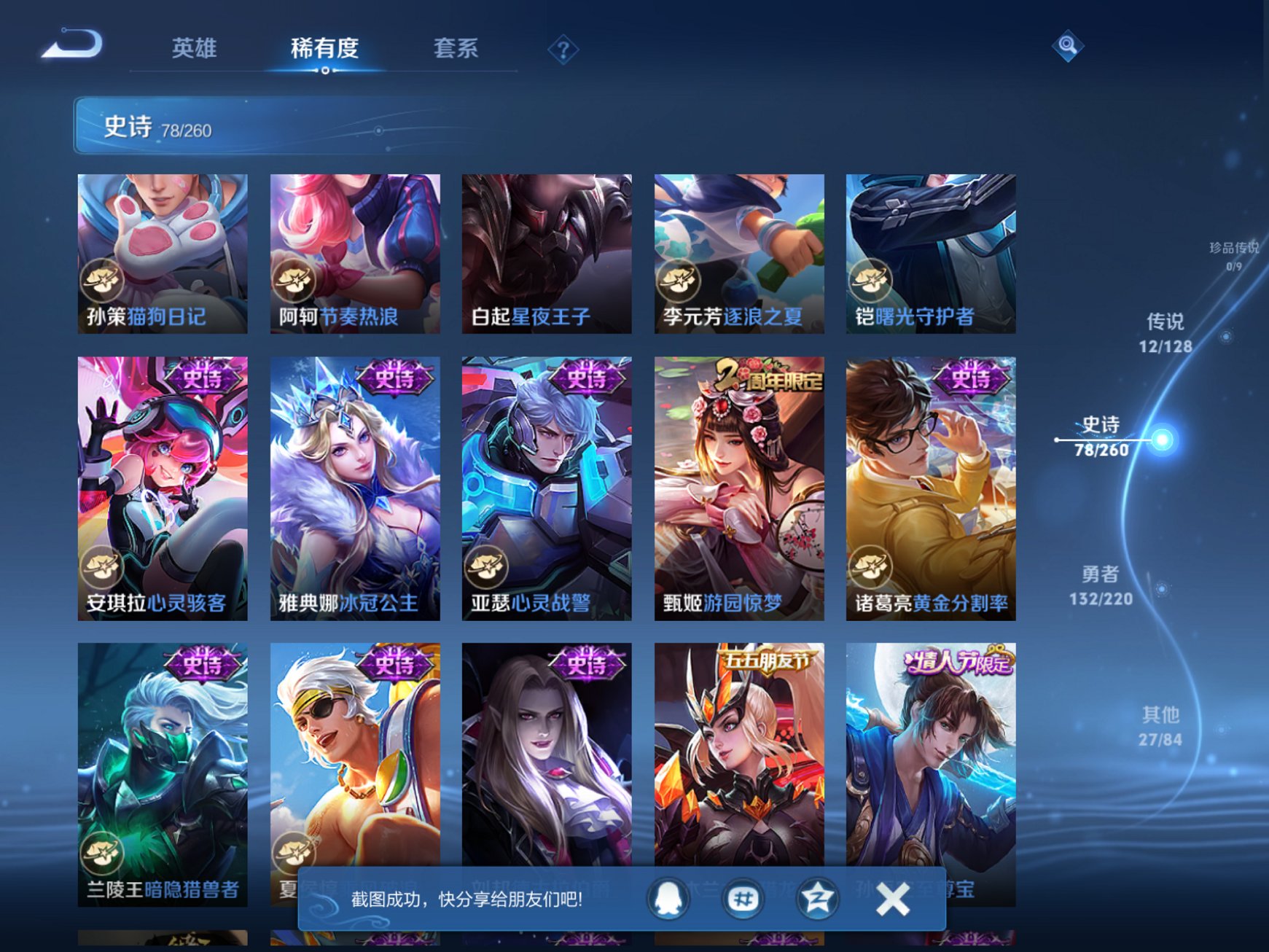1269x952 pixels.
Task: Stay on the 稀有度 tab
Action: tap(325, 48)
